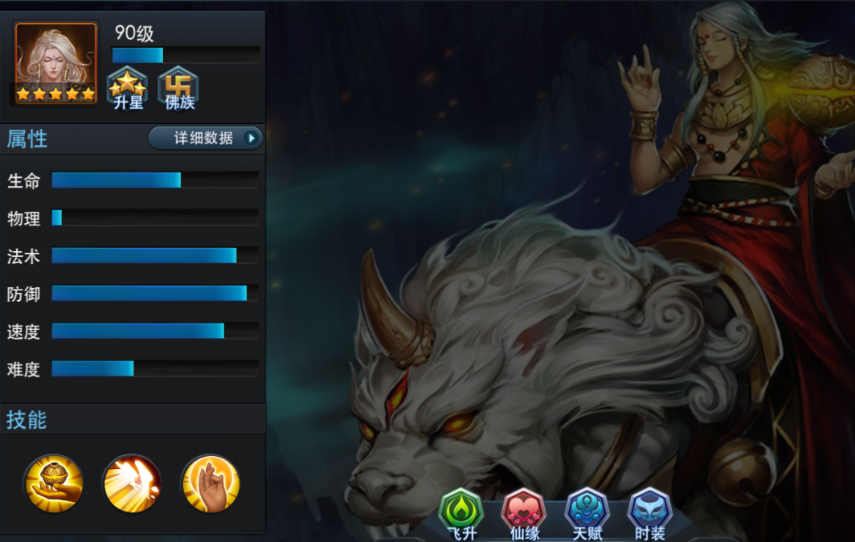Open the 时装 costume menu
855x542 pixels.
click(649, 513)
